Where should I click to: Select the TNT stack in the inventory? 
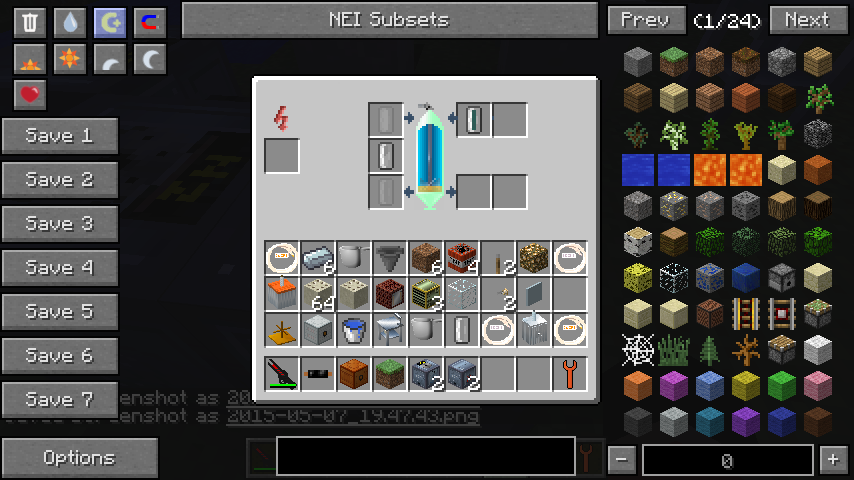pos(462,258)
